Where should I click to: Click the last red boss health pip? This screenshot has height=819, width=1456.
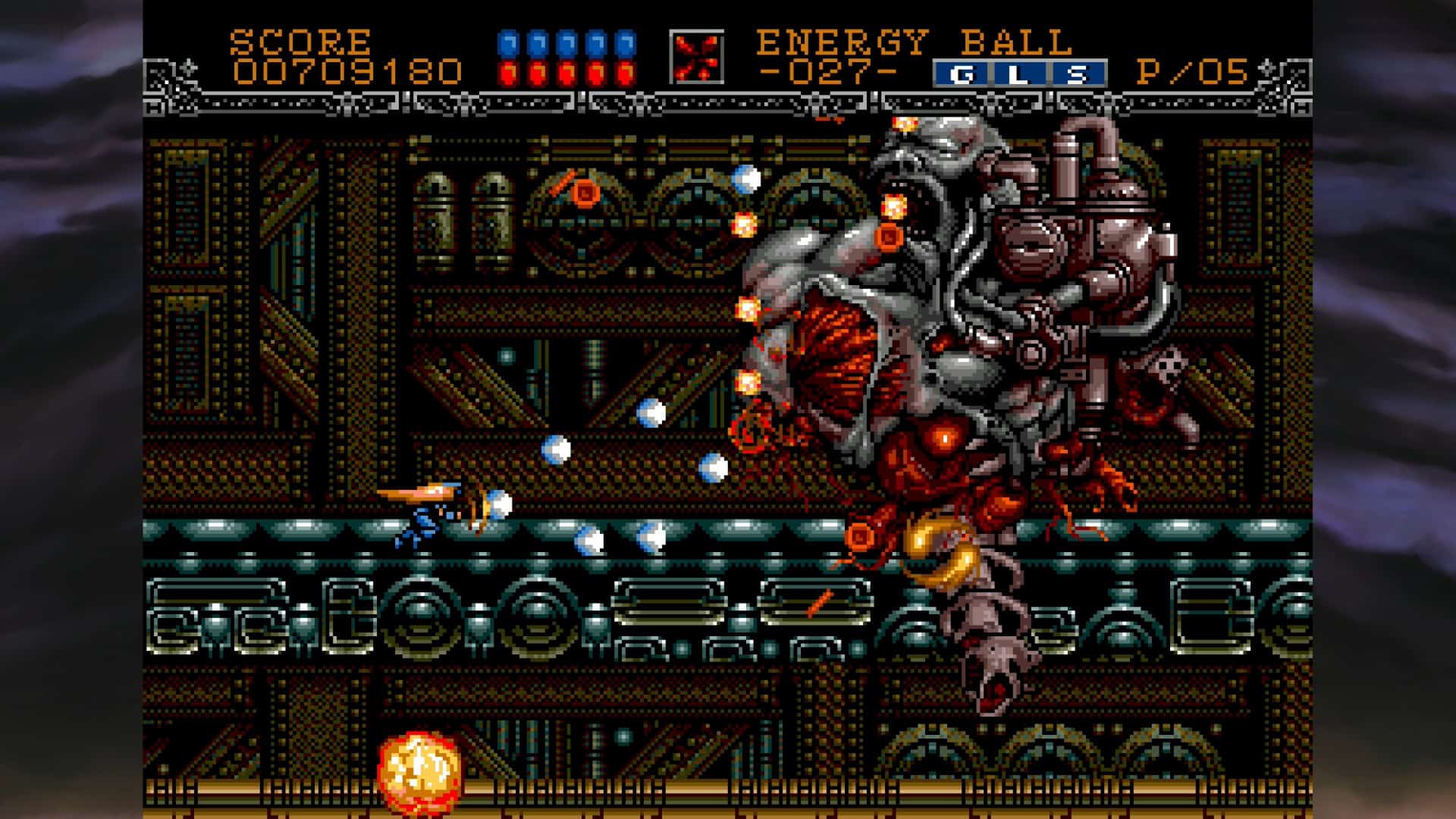click(x=624, y=73)
